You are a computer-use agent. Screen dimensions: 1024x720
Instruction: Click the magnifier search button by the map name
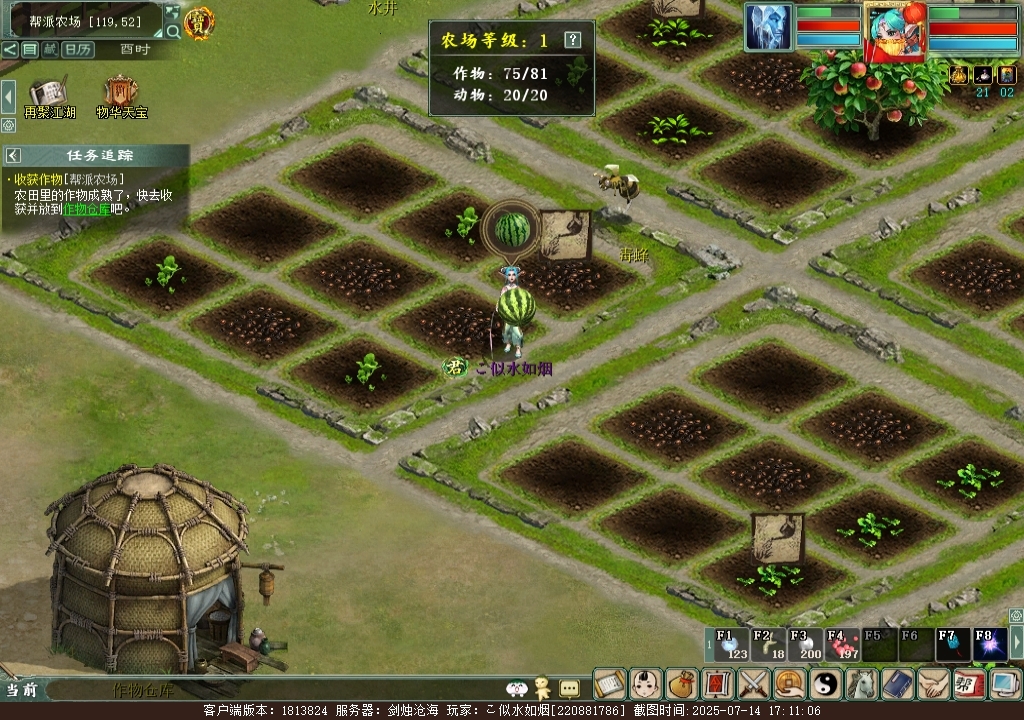tap(173, 32)
